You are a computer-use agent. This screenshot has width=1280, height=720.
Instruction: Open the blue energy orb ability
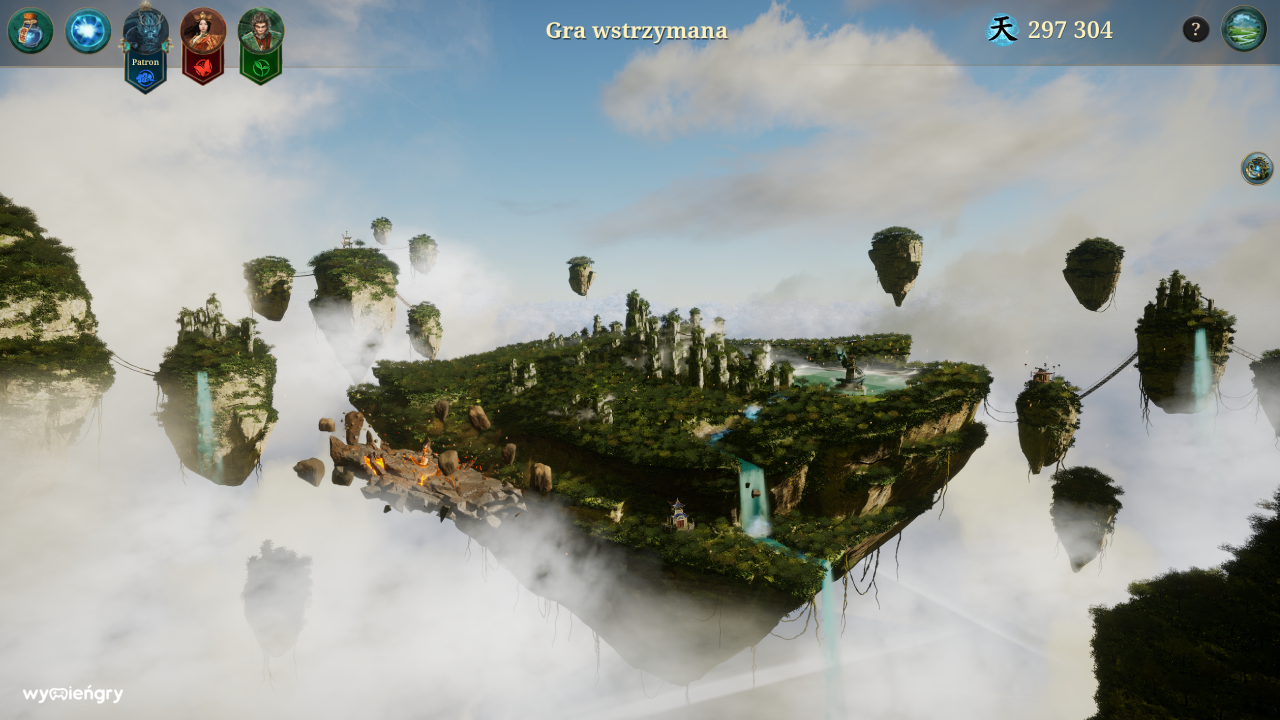click(88, 30)
